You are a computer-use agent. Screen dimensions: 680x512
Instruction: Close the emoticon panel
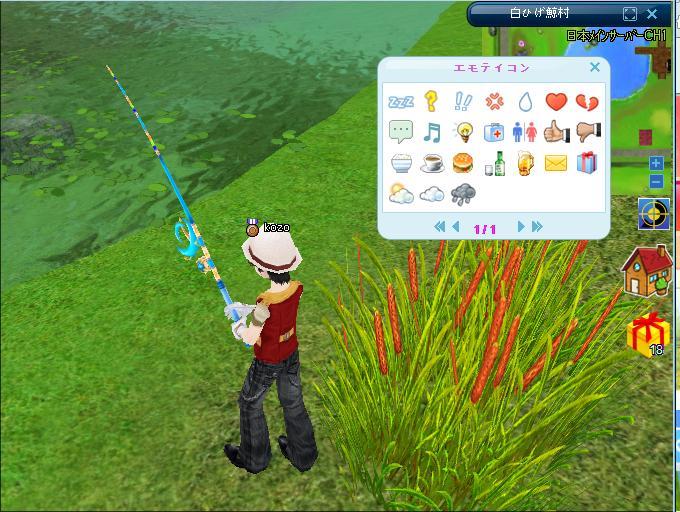(x=595, y=68)
